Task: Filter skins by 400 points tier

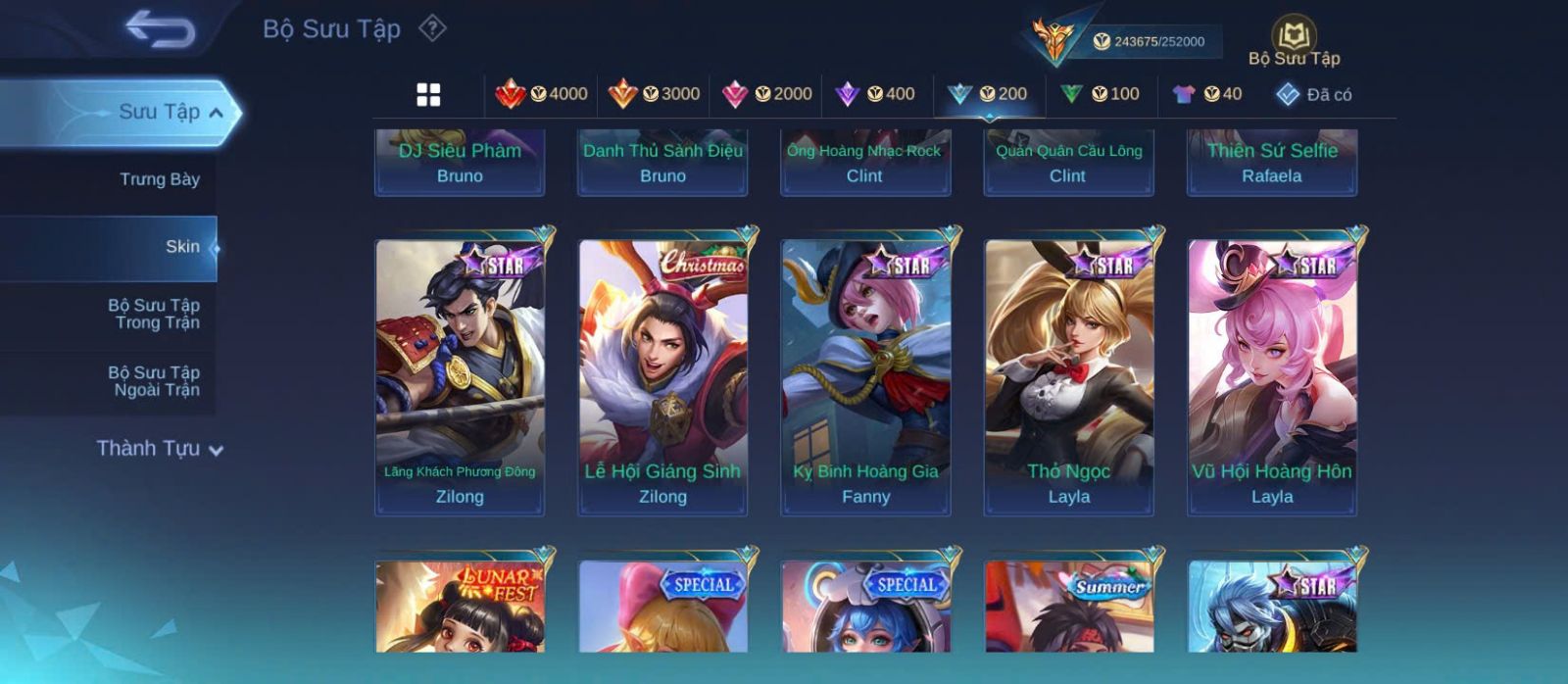Action: coord(875,94)
